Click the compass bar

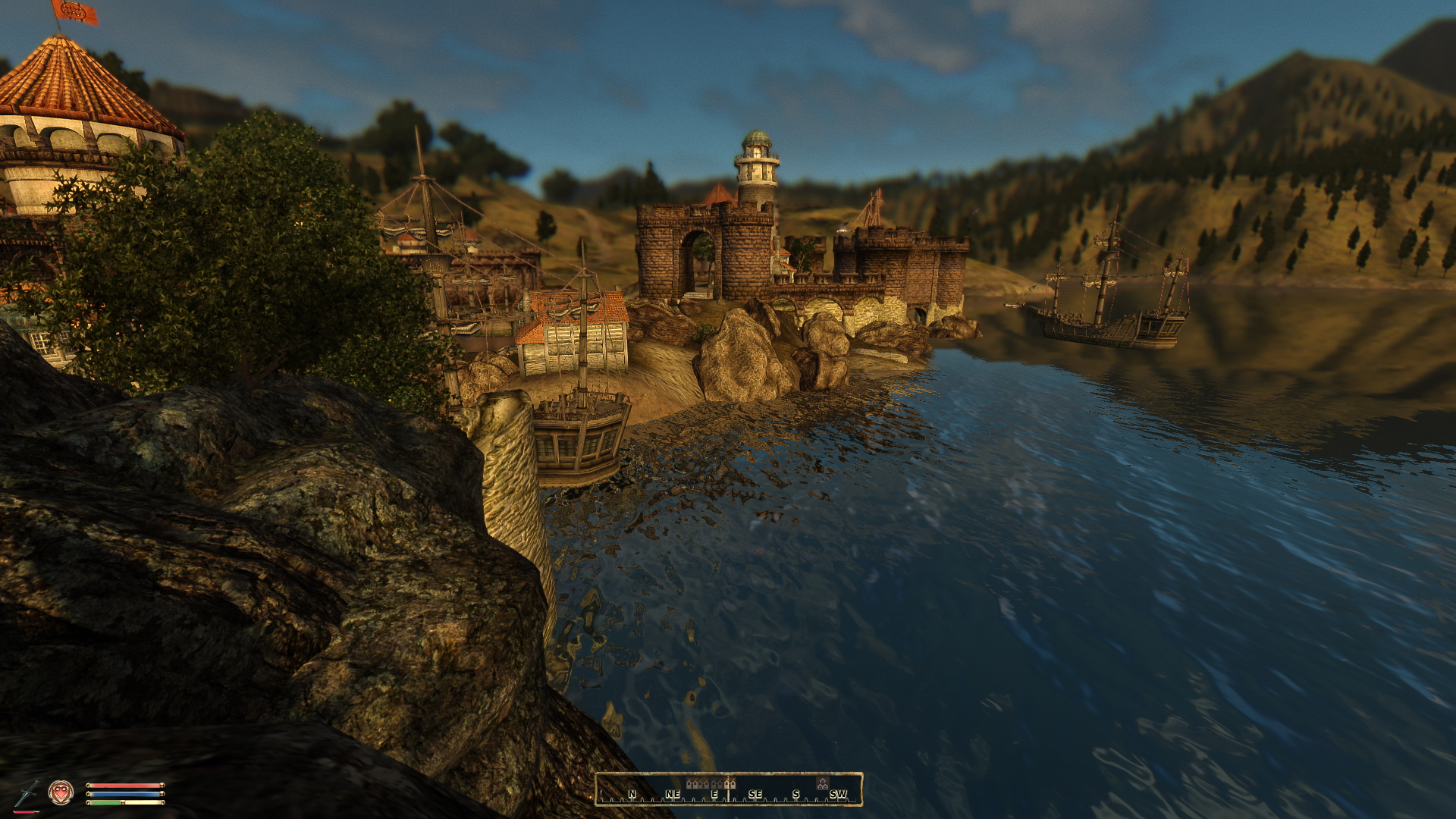pyautogui.click(x=729, y=789)
